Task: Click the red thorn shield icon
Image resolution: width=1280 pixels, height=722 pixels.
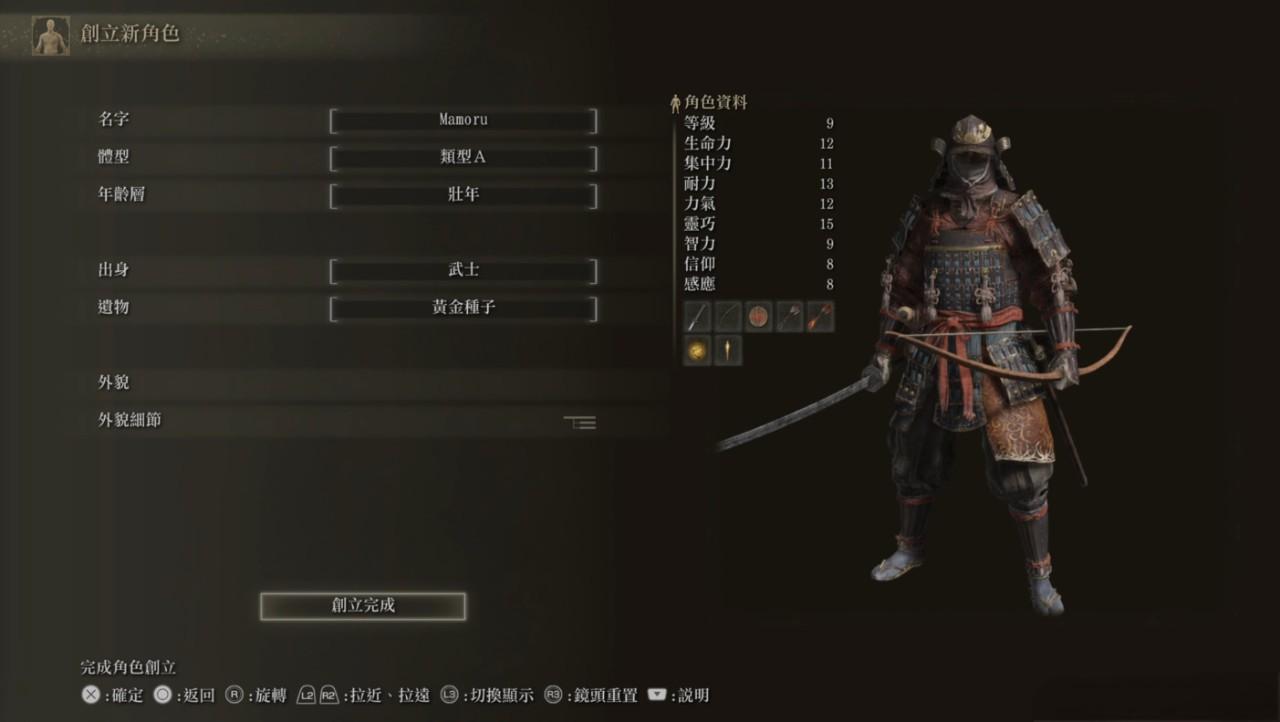Action: (760, 316)
